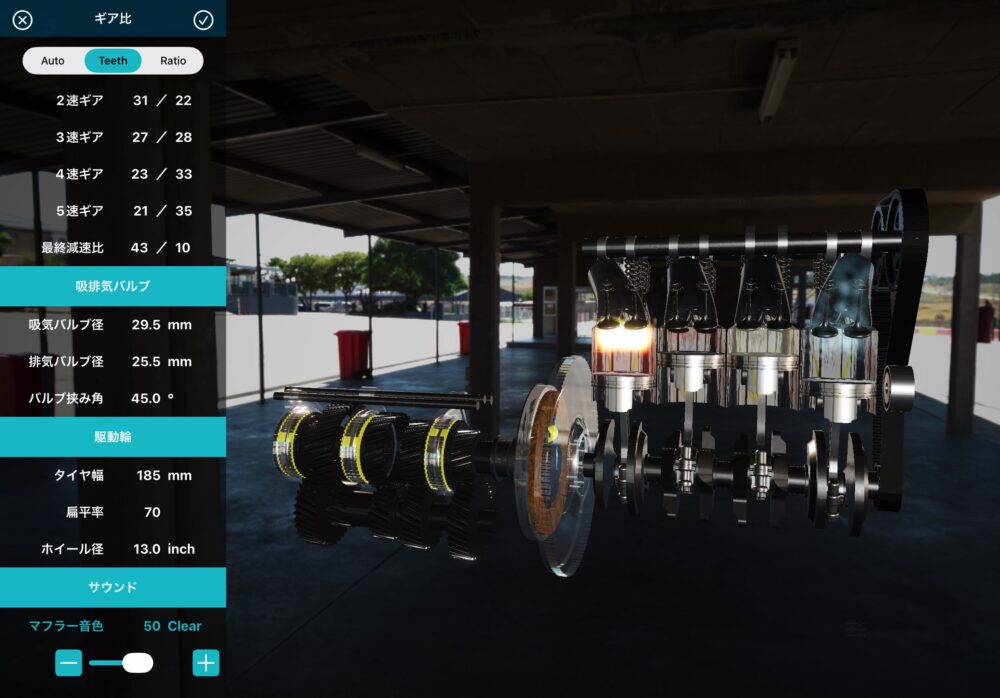
Task: Close the gear ratio panel with X
Action: click(x=22, y=20)
